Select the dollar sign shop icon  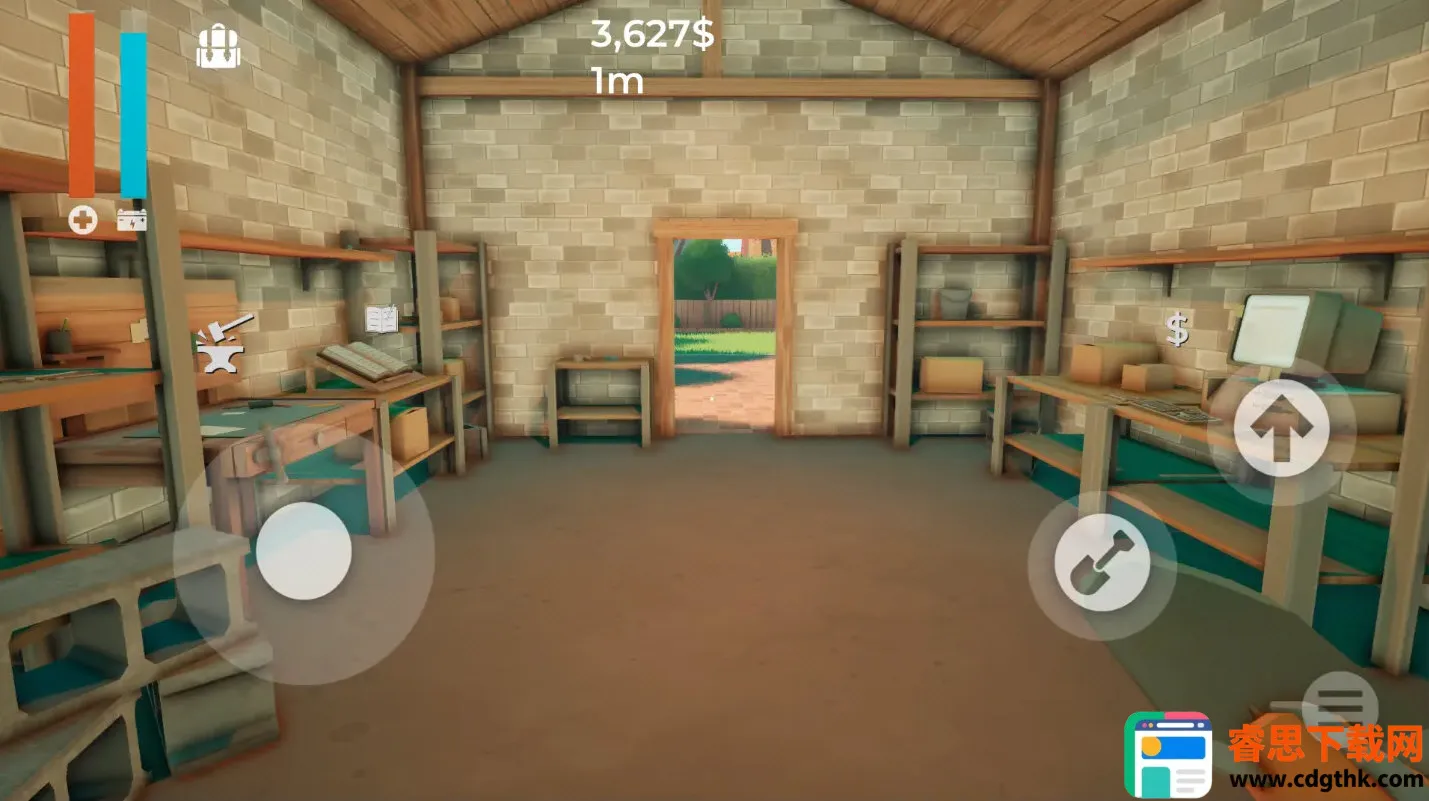tap(1178, 328)
